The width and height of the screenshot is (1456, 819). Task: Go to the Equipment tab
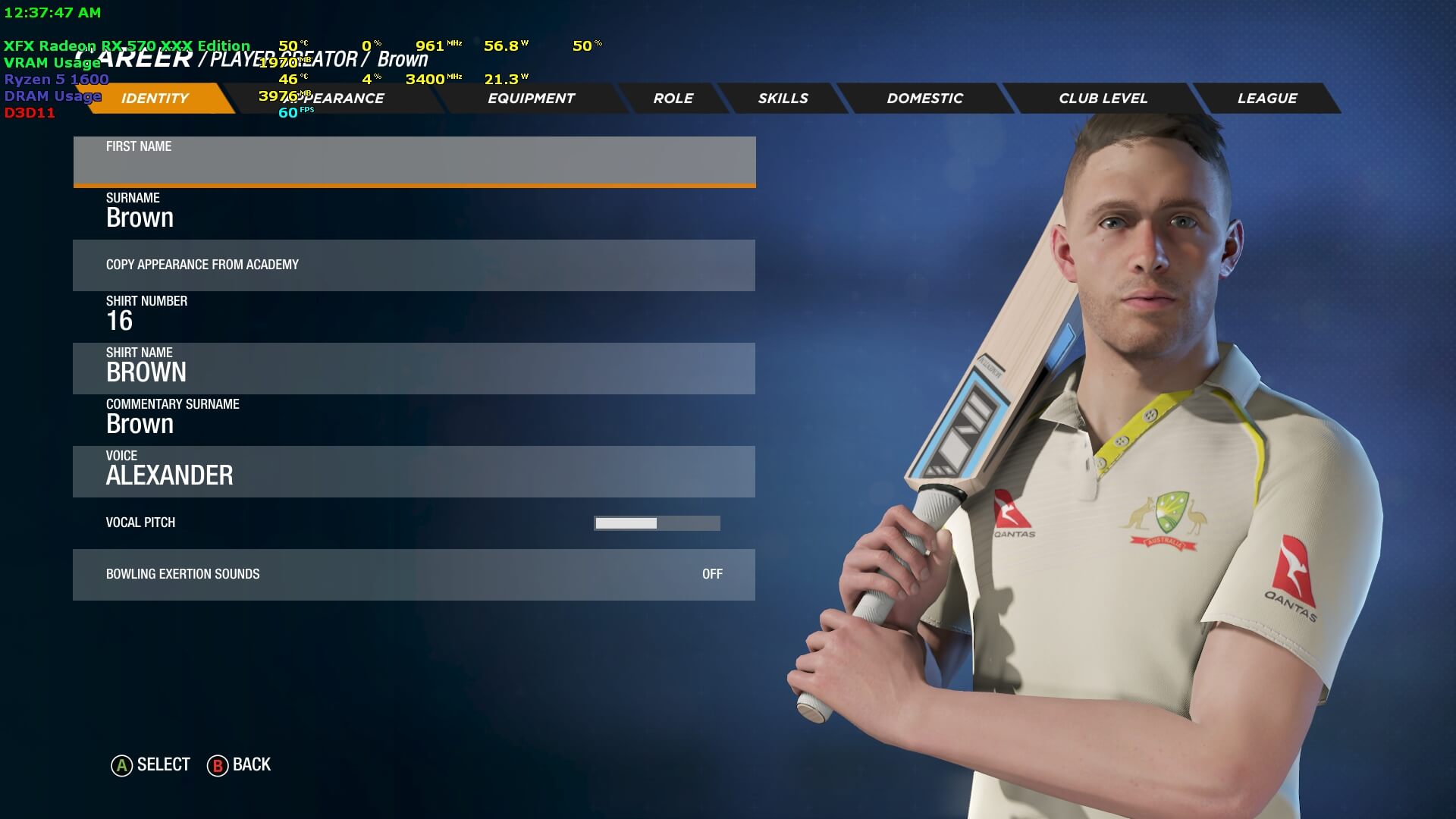[531, 99]
